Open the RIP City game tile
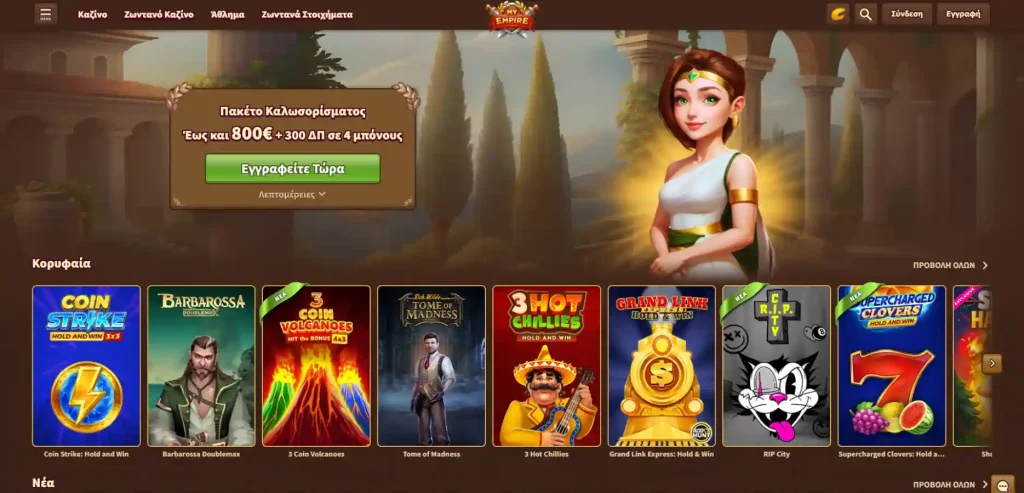This screenshot has width=1024, height=493. [776, 366]
